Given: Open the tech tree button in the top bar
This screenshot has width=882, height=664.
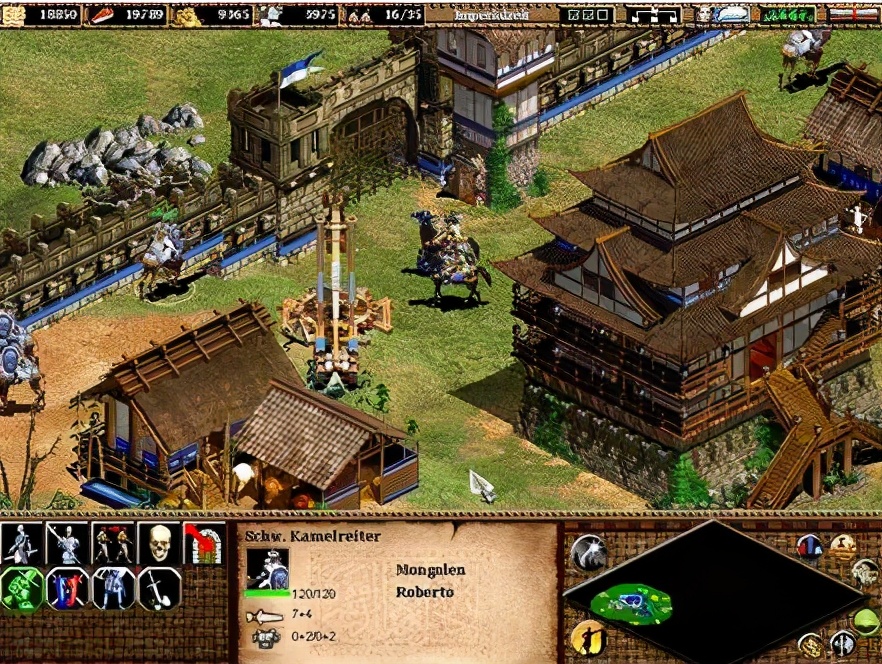Looking at the screenshot, I should click(x=653, y=14).
